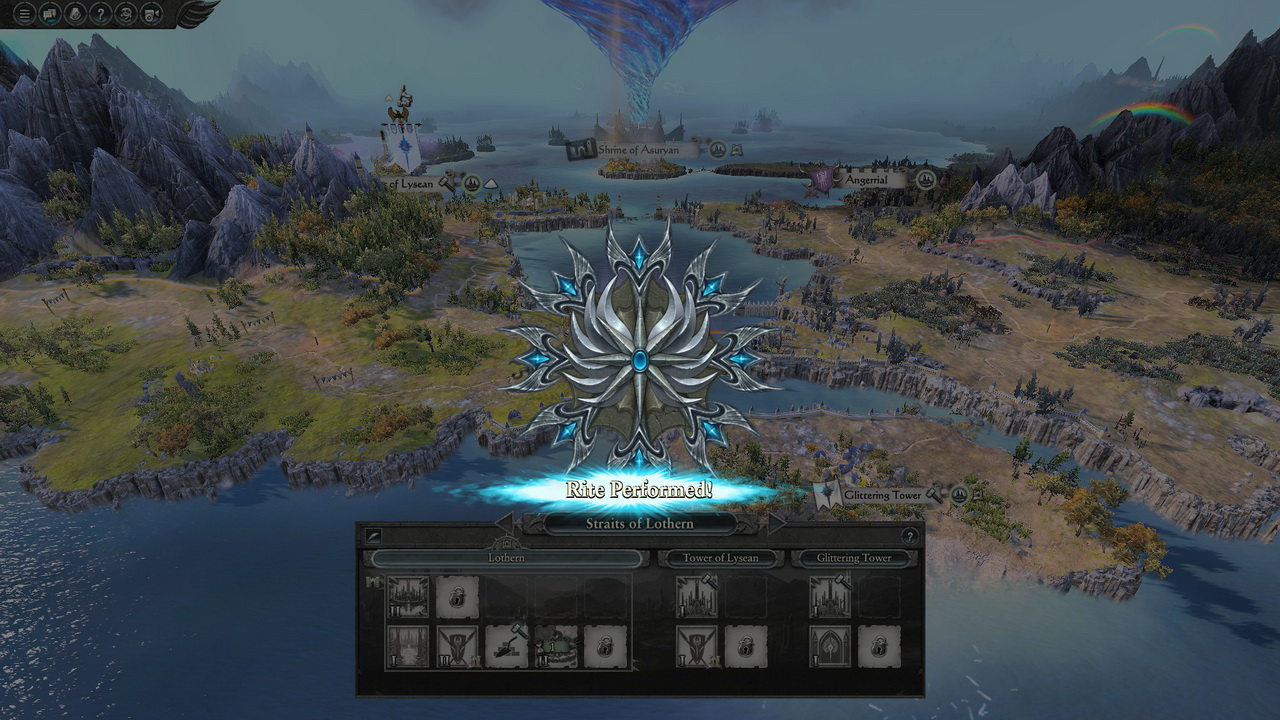Click the quill icon on province panel
The width and height of the screenshot is (1280, 720).
tap(373, 536)
